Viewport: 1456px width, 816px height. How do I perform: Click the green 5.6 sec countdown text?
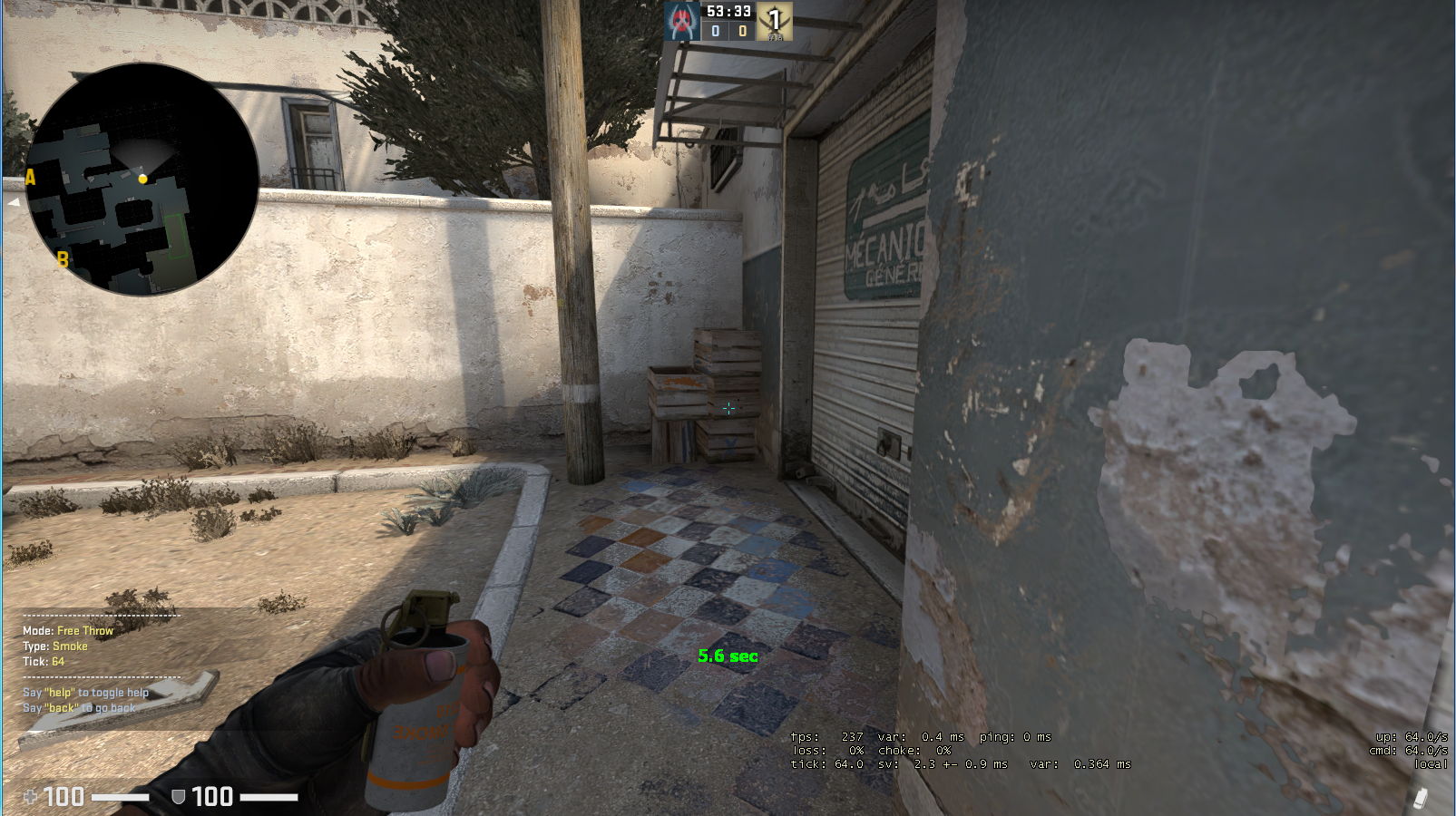tap(727, 657)
